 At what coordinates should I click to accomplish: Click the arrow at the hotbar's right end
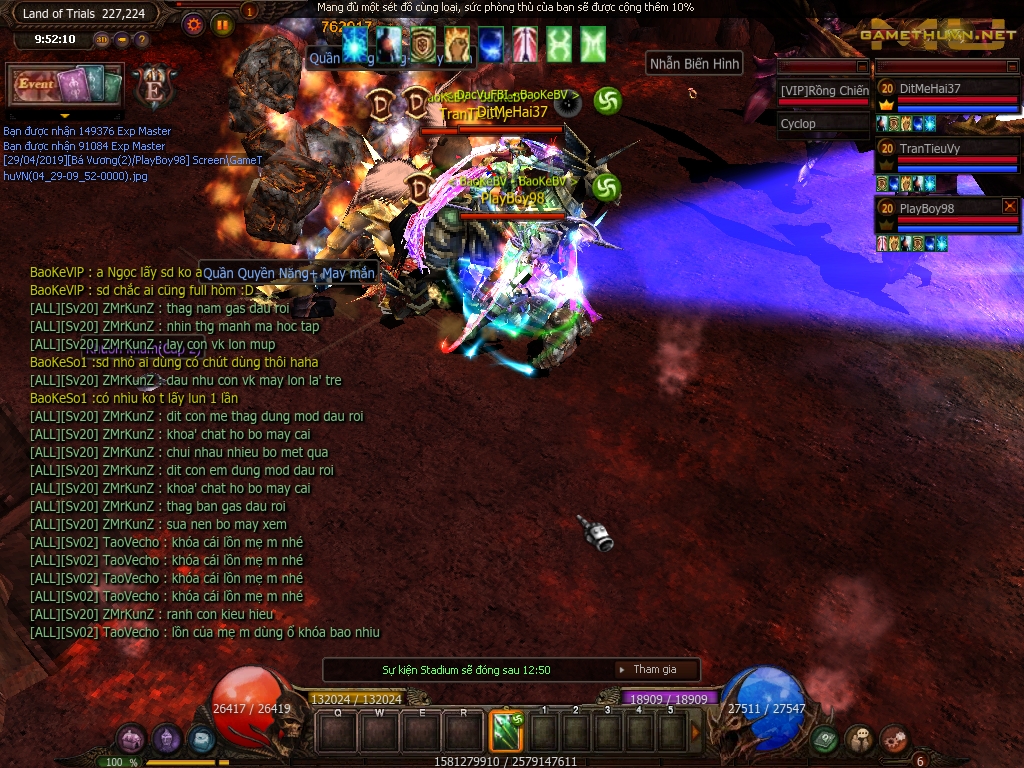click(696, 732)
